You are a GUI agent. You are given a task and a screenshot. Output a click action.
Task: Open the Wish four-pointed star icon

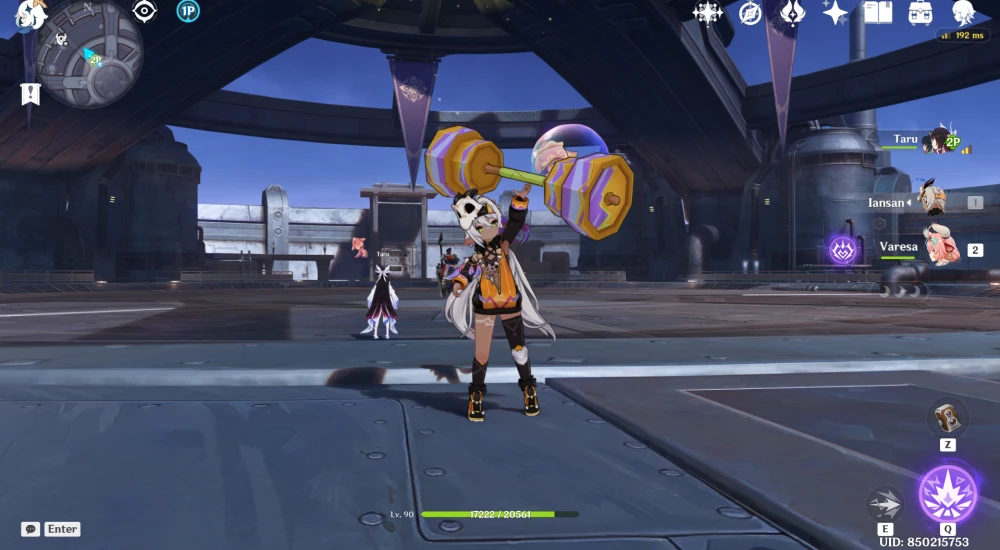[835, 12]
